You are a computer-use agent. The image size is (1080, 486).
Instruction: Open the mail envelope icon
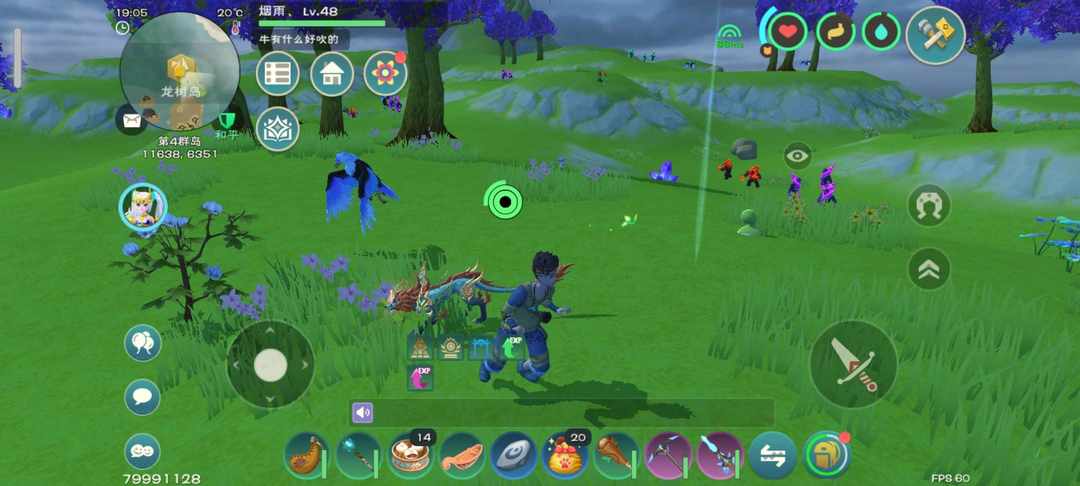pos(131,121)
